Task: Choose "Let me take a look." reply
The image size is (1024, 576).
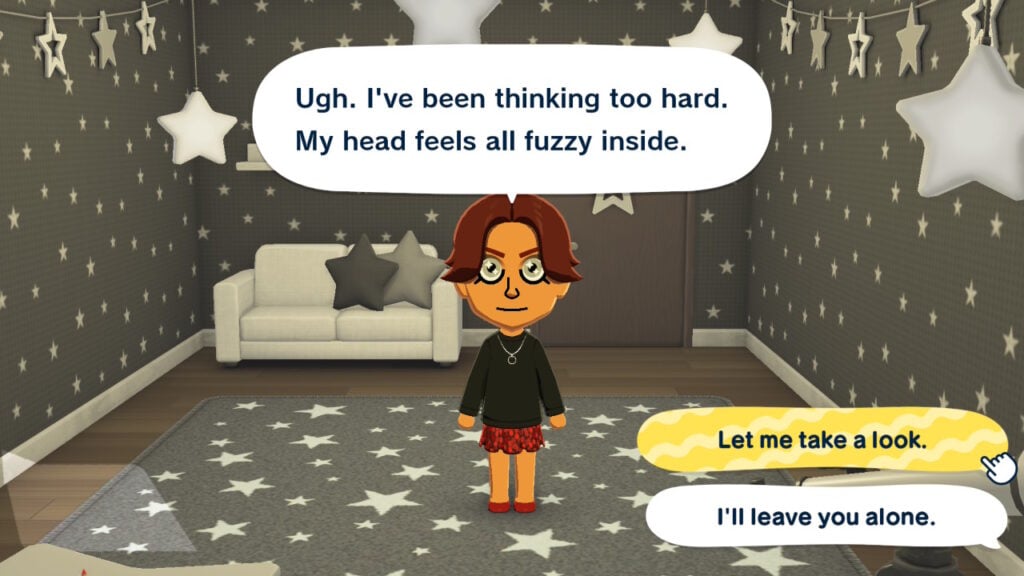Action: [x=820, y=441]
